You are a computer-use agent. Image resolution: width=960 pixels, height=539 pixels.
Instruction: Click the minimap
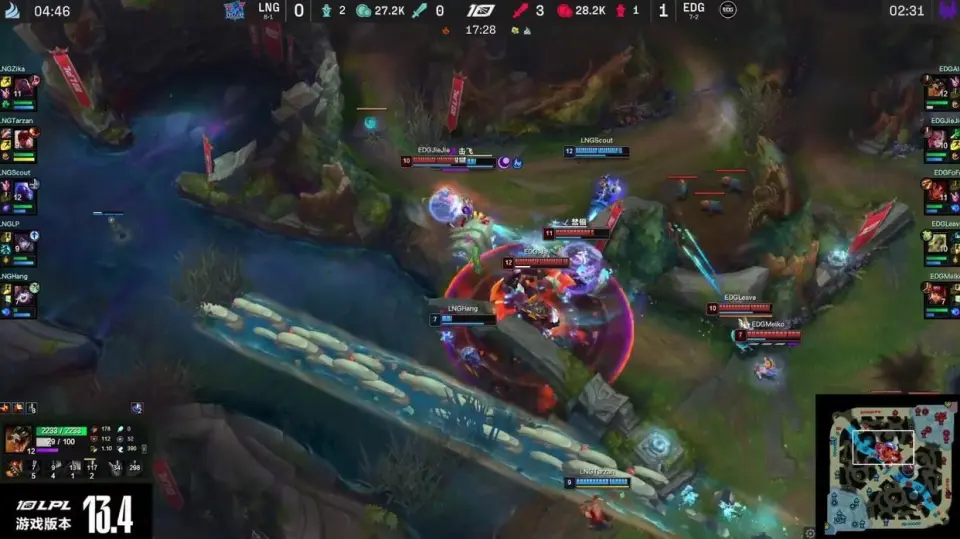(x=885, y=465)
